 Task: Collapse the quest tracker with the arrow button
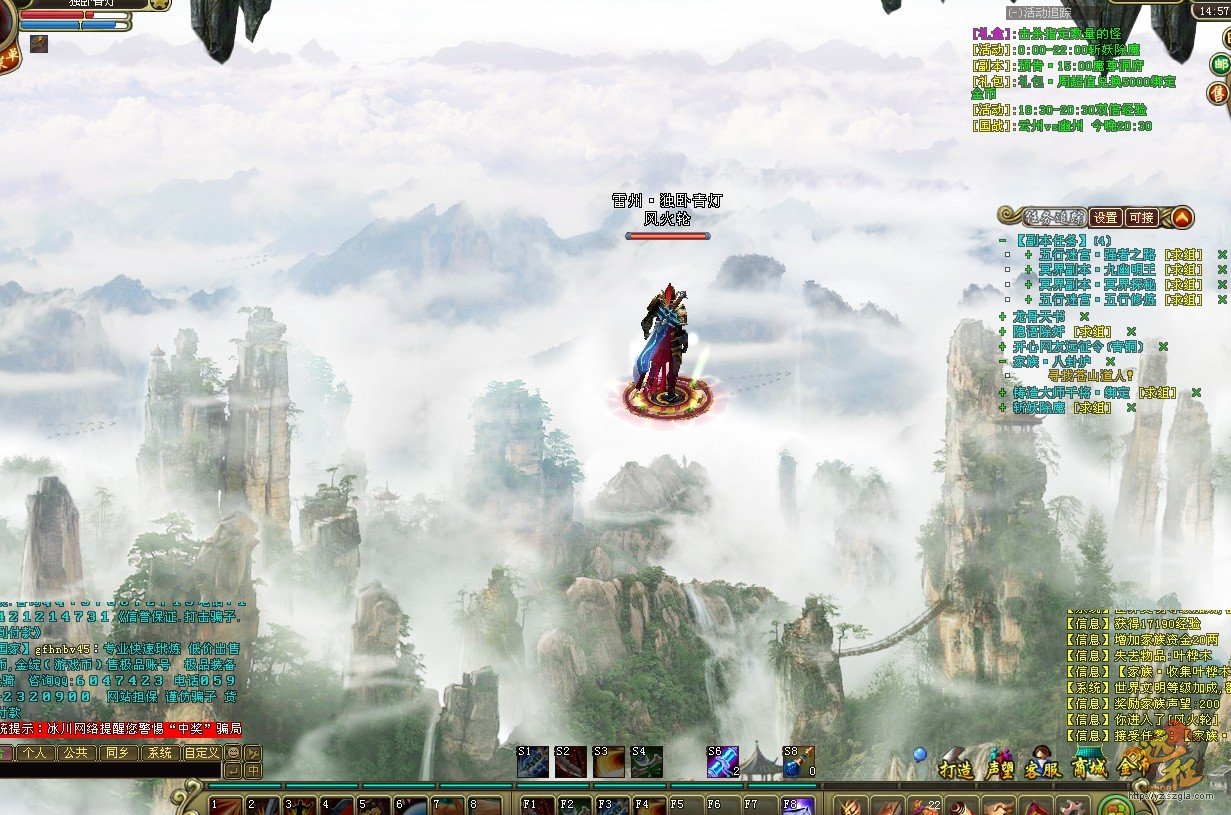coord(1182,217)
